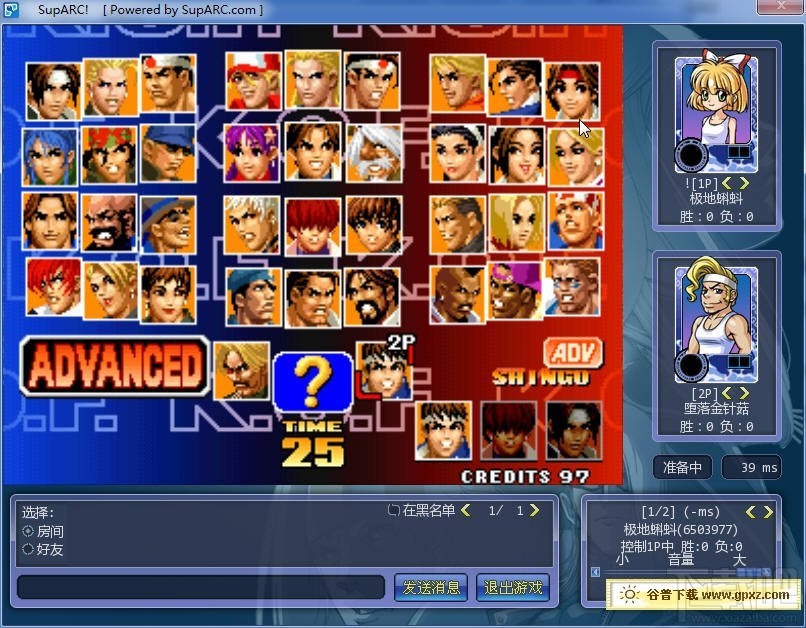Click the right arrow next to [1P]

click(x=742, y=182)
